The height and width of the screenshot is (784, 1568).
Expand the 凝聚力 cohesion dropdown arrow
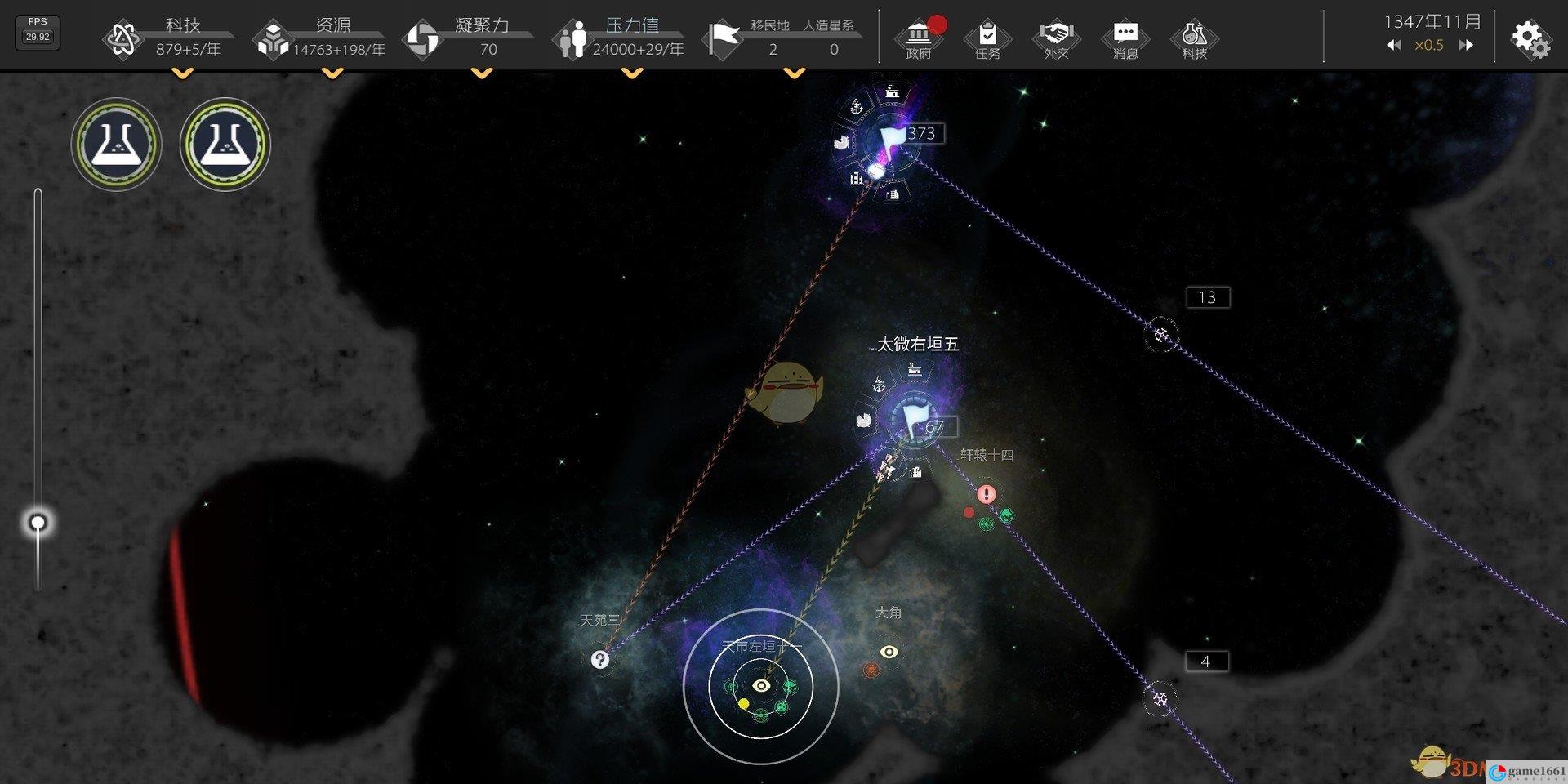[x=482, y=73]
